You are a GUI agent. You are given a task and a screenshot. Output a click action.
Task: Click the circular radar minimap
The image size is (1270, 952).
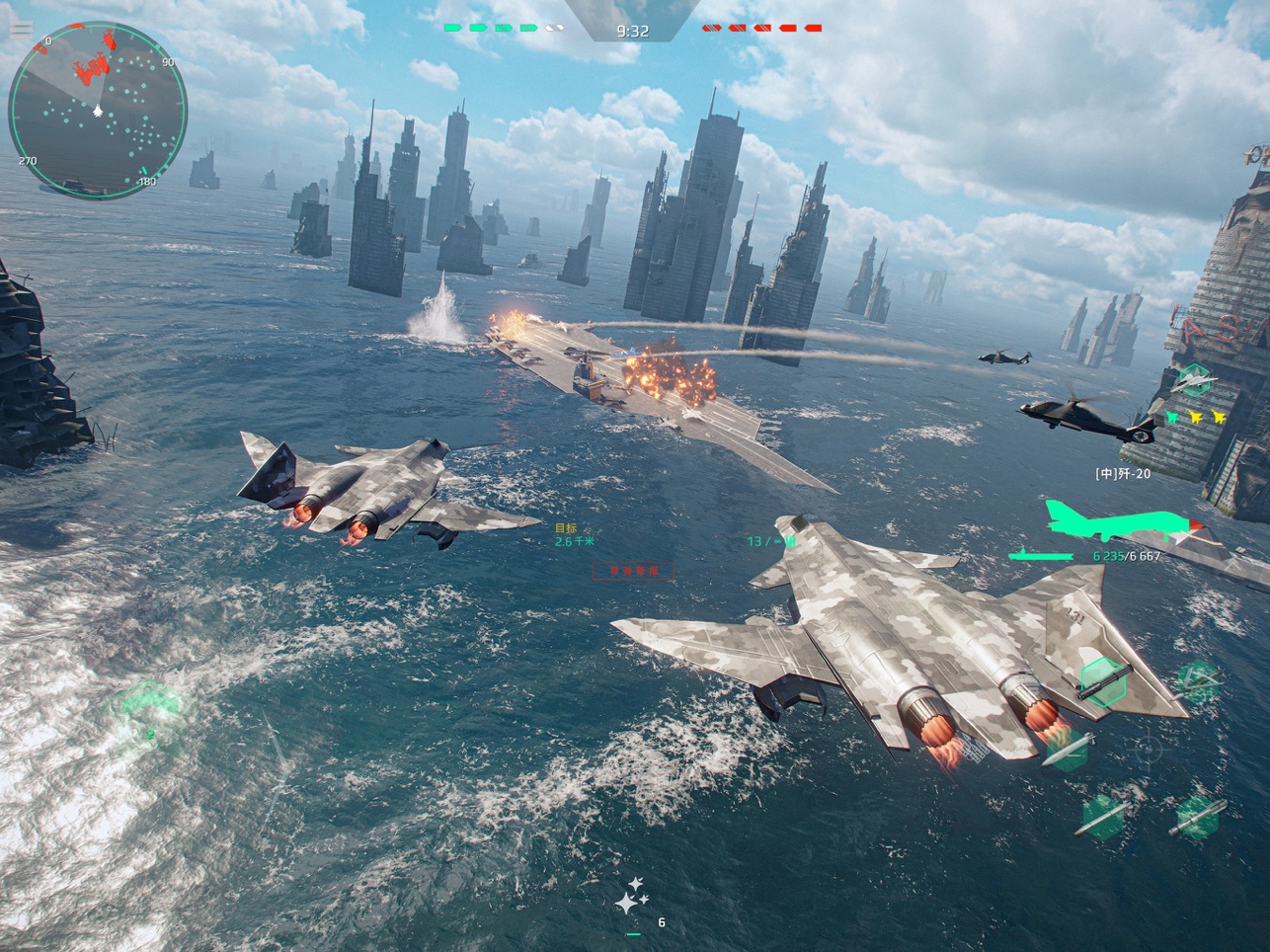(x=97, y=109)
